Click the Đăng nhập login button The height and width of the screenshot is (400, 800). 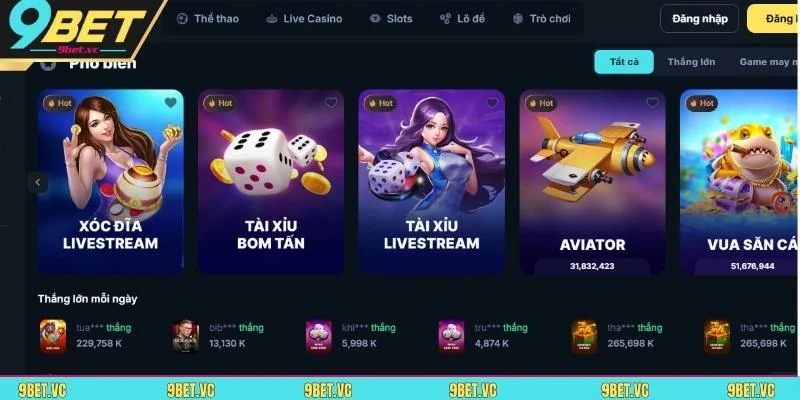point(699,19)
